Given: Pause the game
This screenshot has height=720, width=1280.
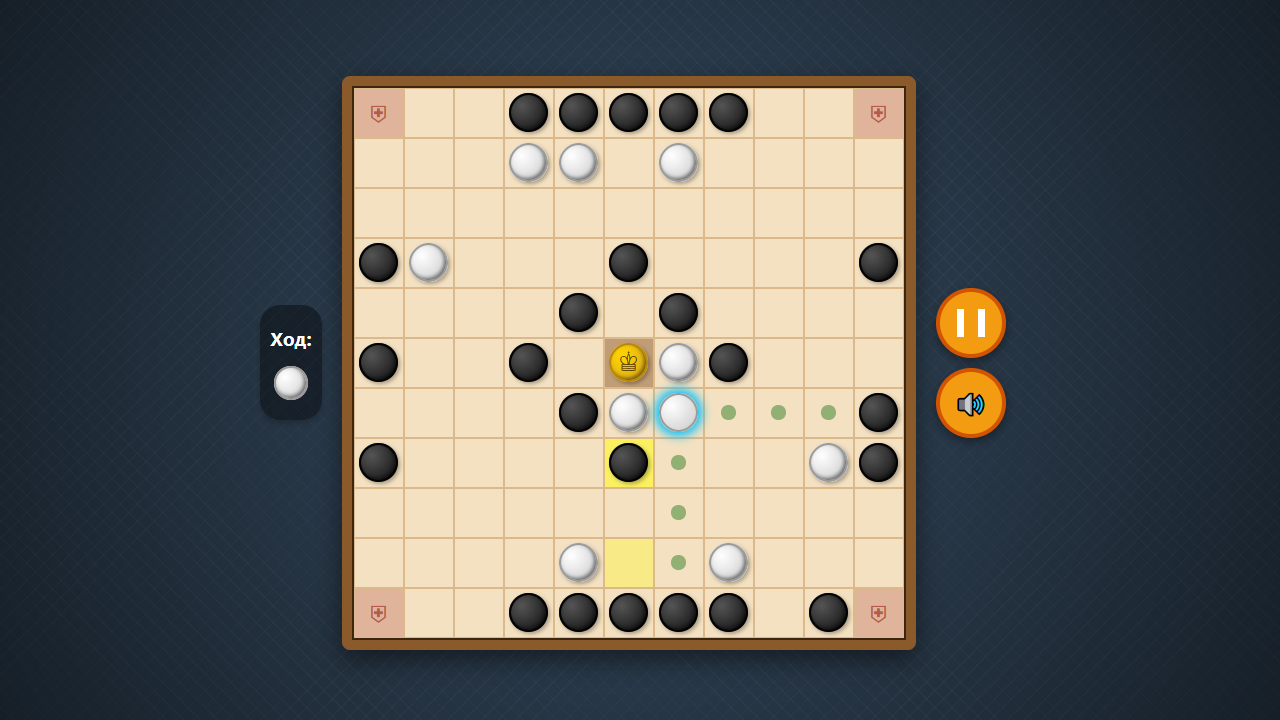Looking at the screenshot, I should click(x=970, y=322).
